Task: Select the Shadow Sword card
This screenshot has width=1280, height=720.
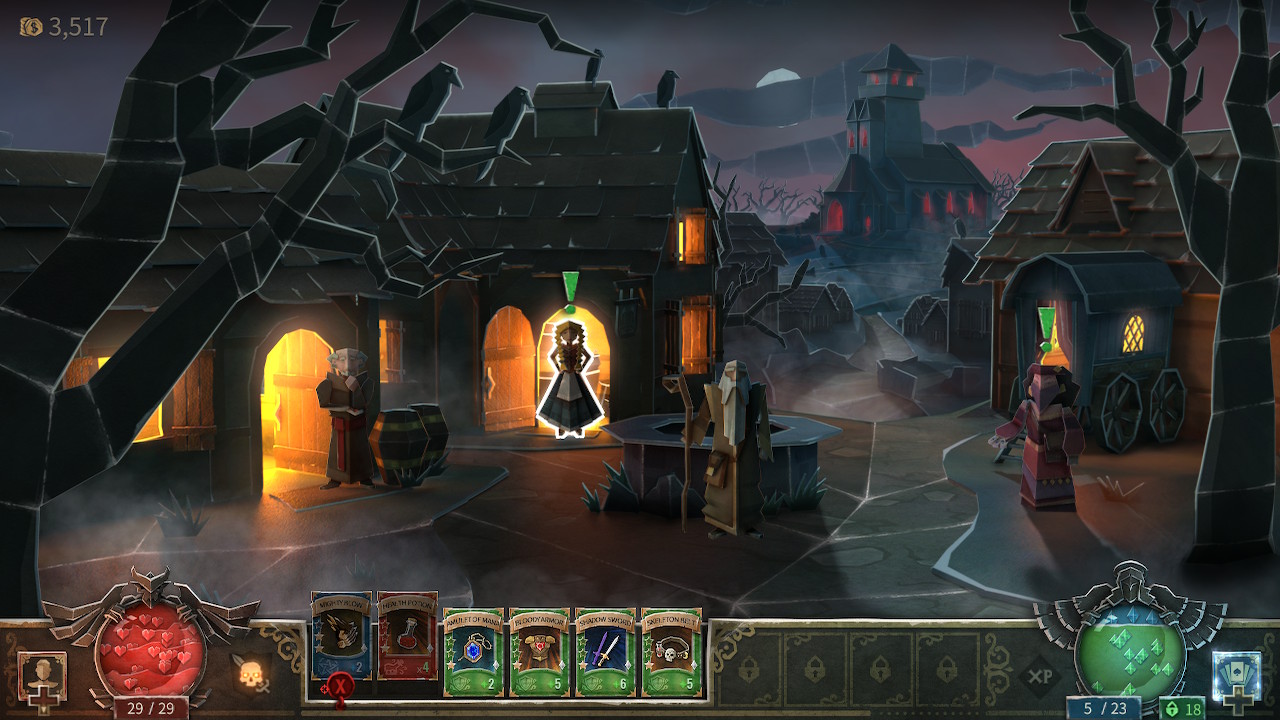Action: pos(605,652)
